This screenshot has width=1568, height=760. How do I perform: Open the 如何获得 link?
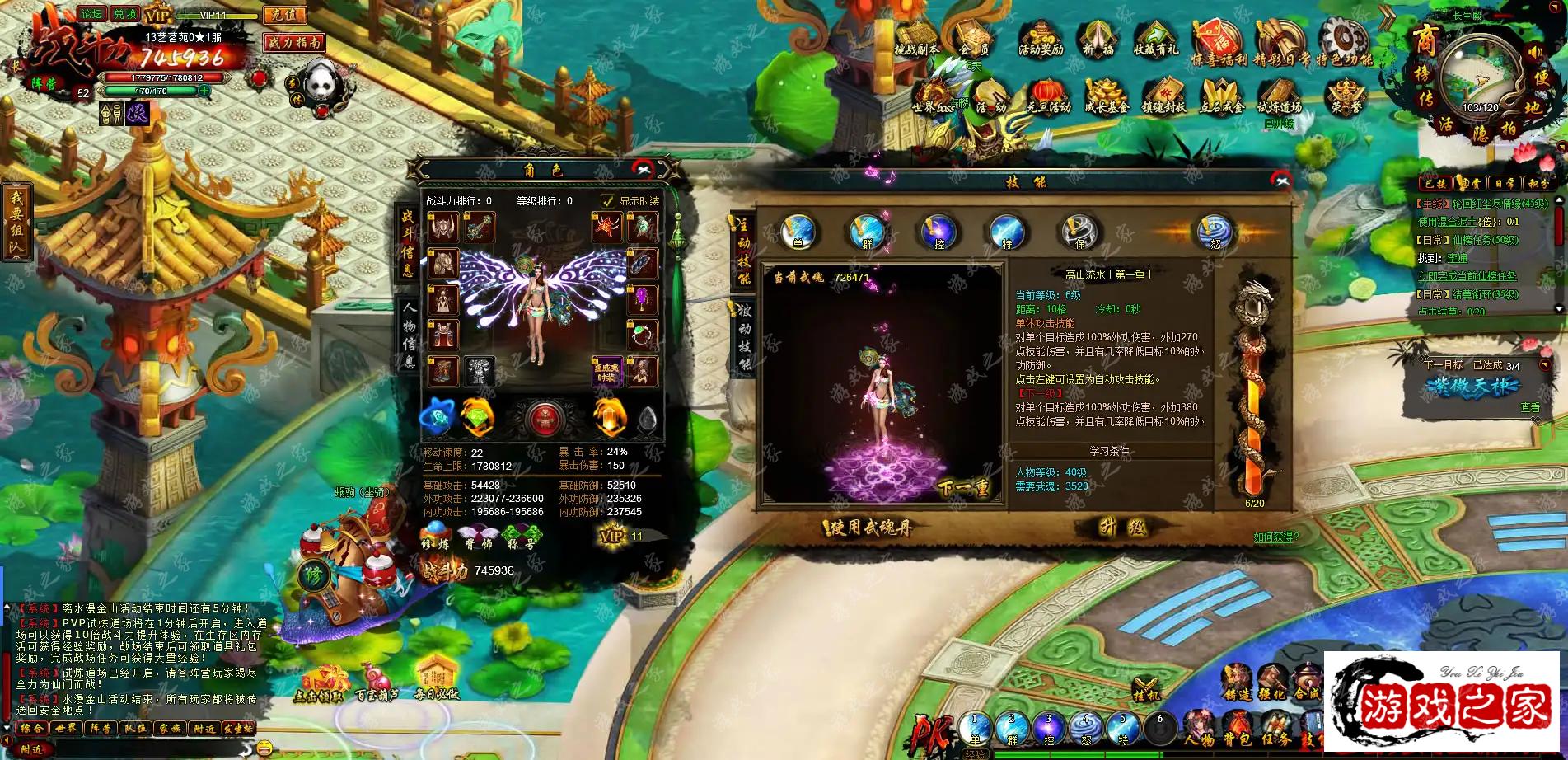pyautogui.click(x=1275, y=537)
